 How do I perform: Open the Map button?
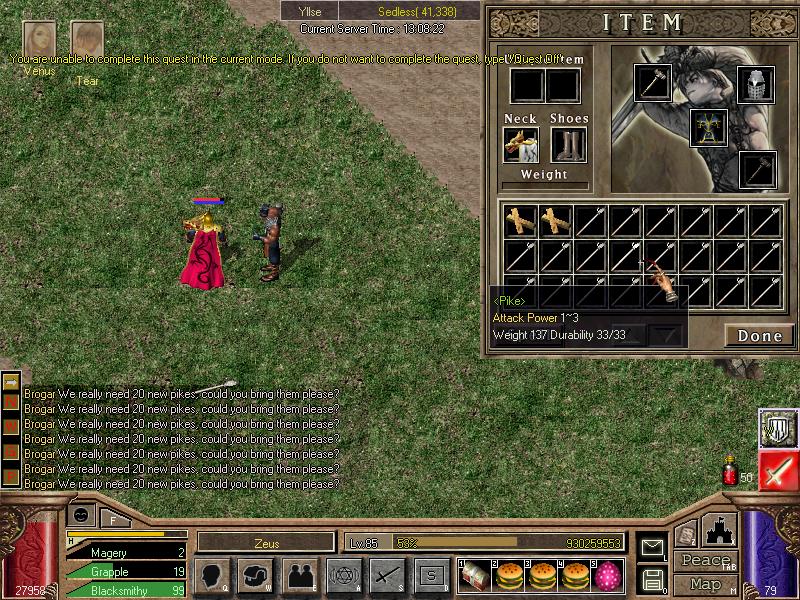point(705,584)
